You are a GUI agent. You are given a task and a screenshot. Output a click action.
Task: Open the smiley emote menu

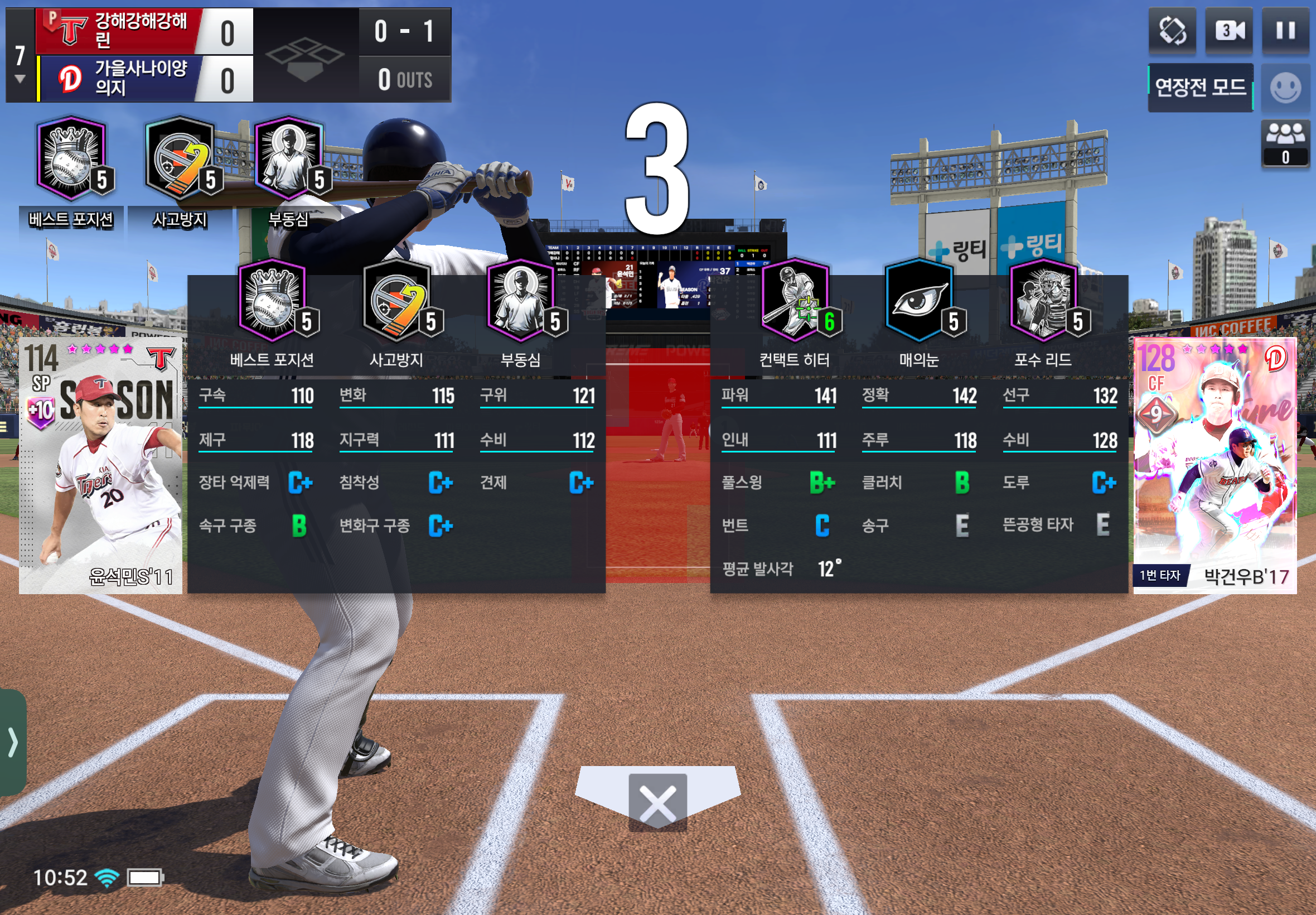coord(1285,88)
